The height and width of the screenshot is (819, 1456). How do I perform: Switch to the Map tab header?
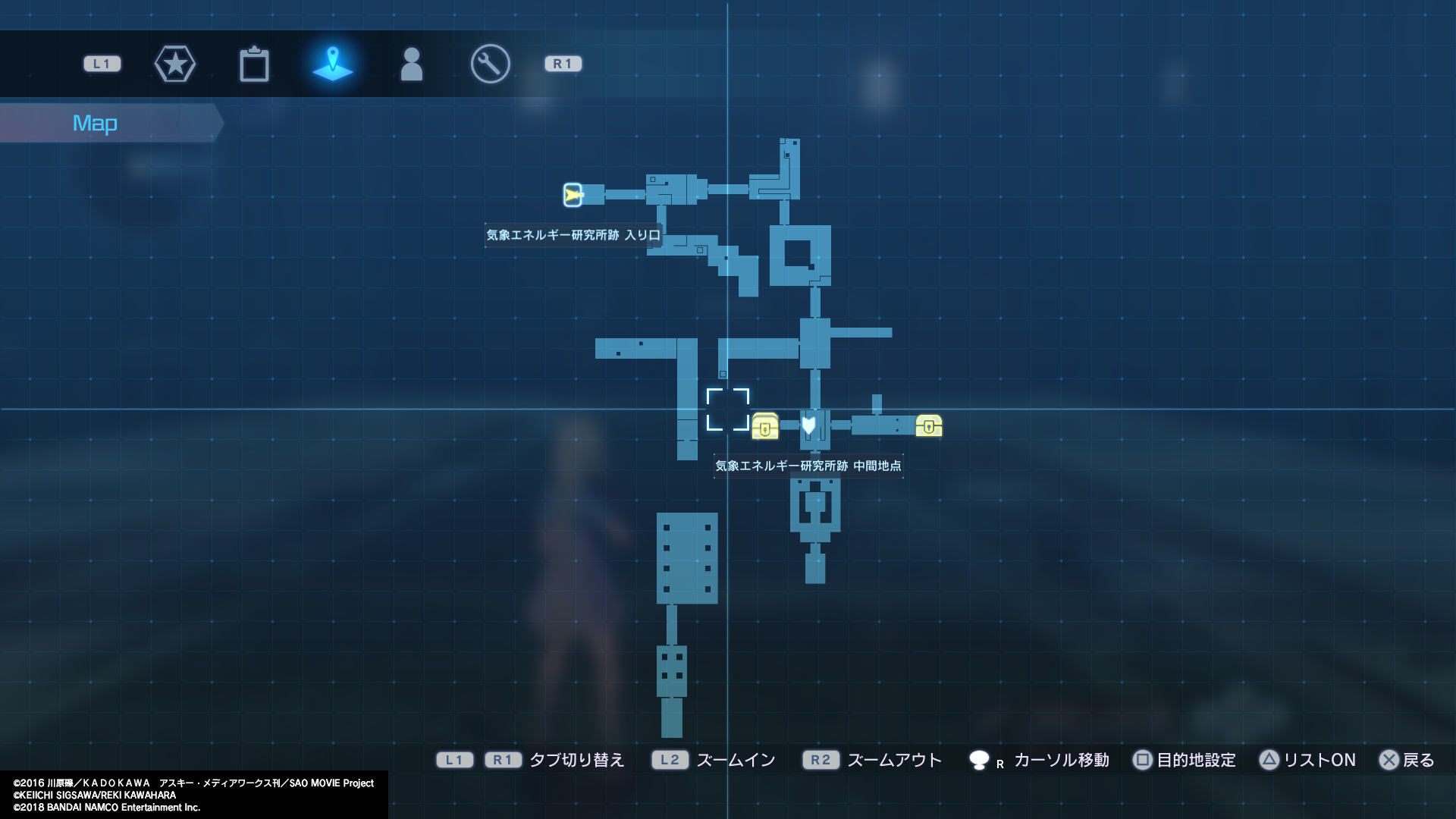coord(96,122)
